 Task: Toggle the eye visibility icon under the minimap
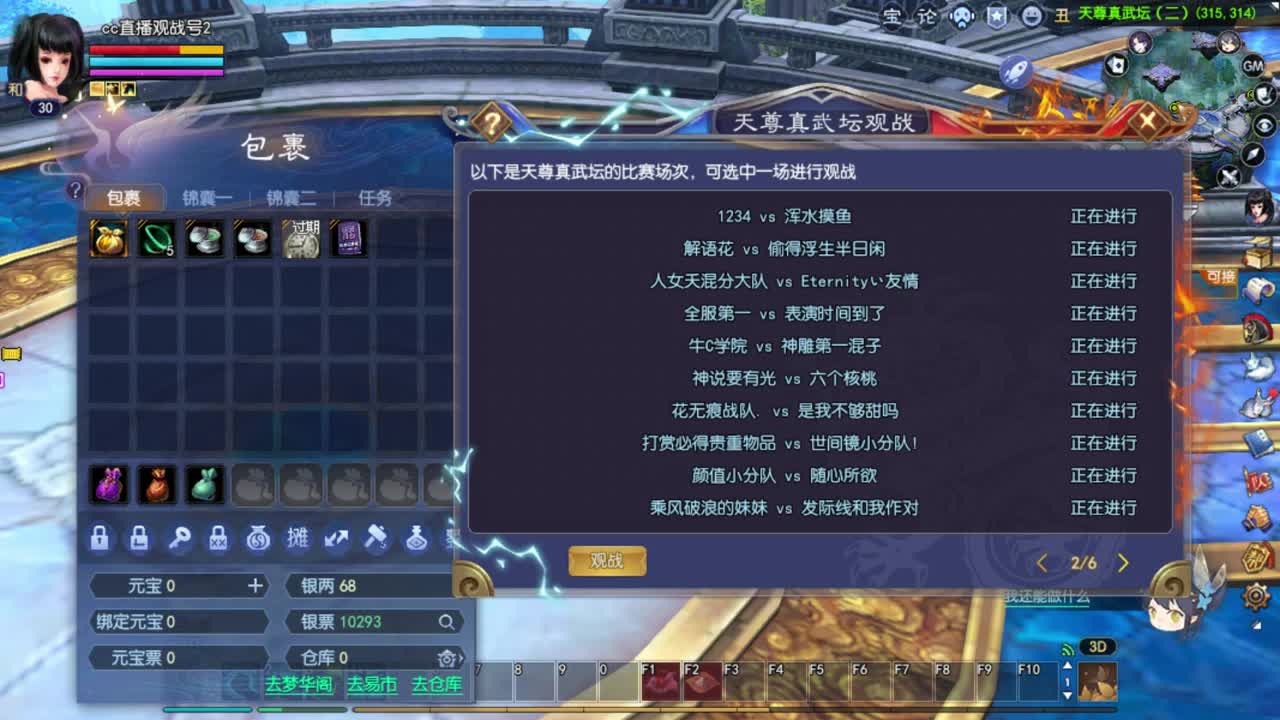tap(1263, 124)
